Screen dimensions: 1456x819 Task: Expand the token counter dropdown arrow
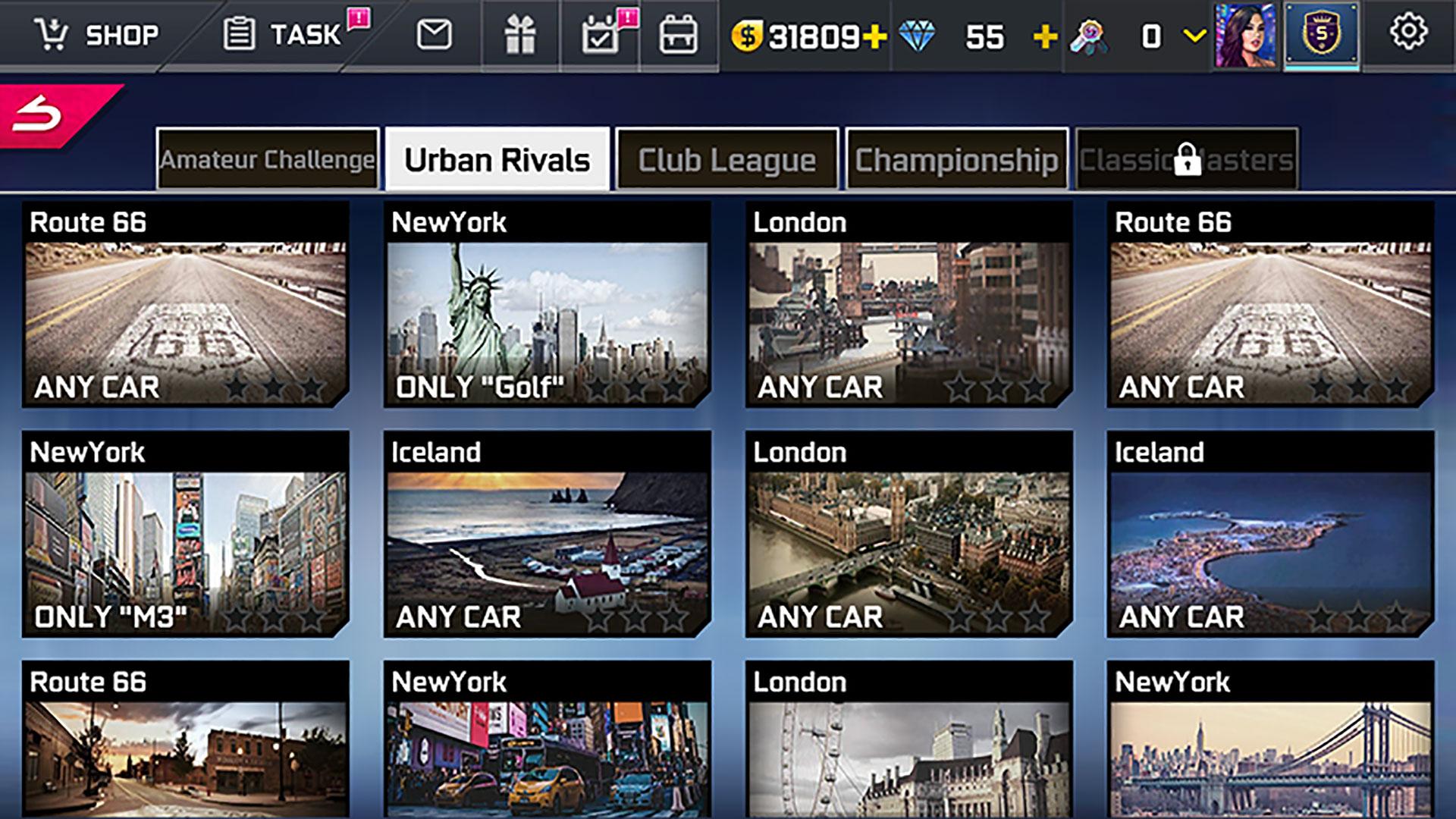pyautogui.click(x=1192, y=36)
